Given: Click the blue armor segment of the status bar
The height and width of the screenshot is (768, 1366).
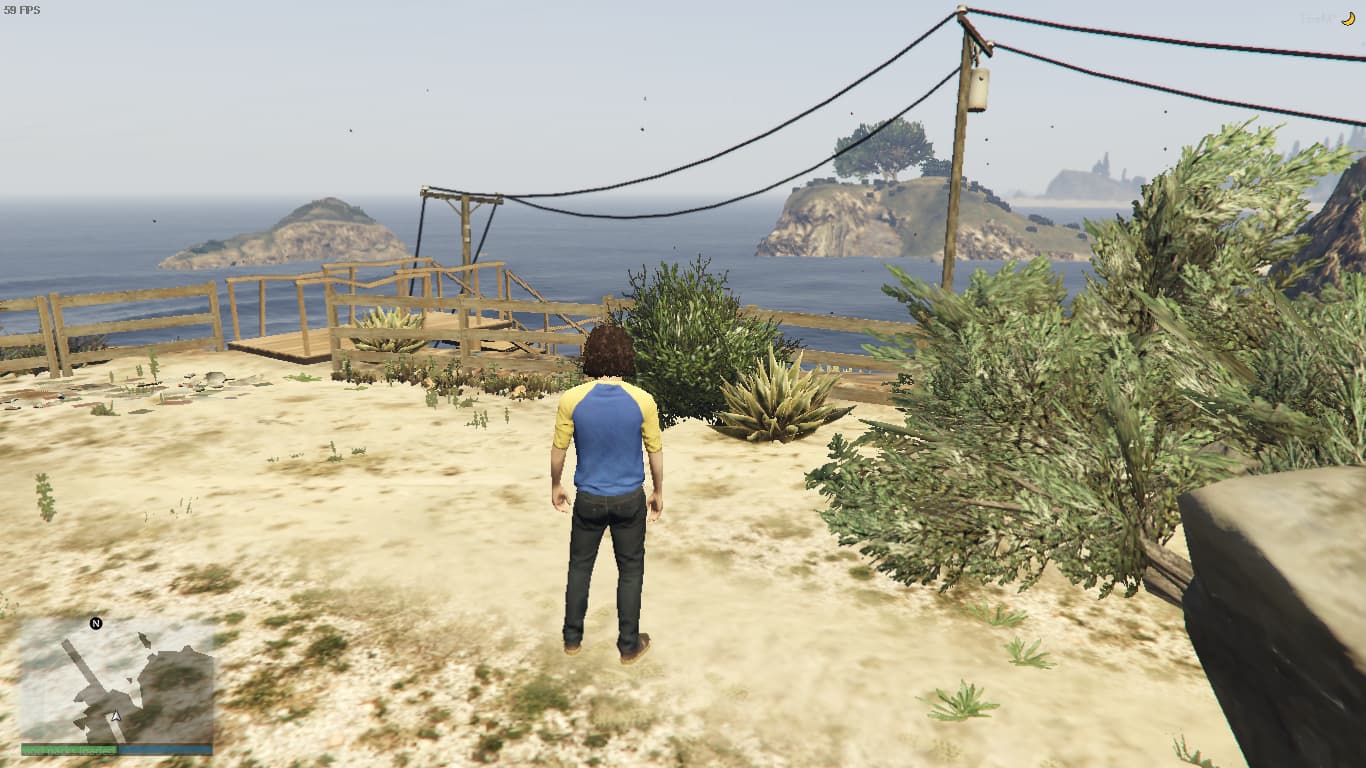Looking at the screenshot, I should (165, 749).
